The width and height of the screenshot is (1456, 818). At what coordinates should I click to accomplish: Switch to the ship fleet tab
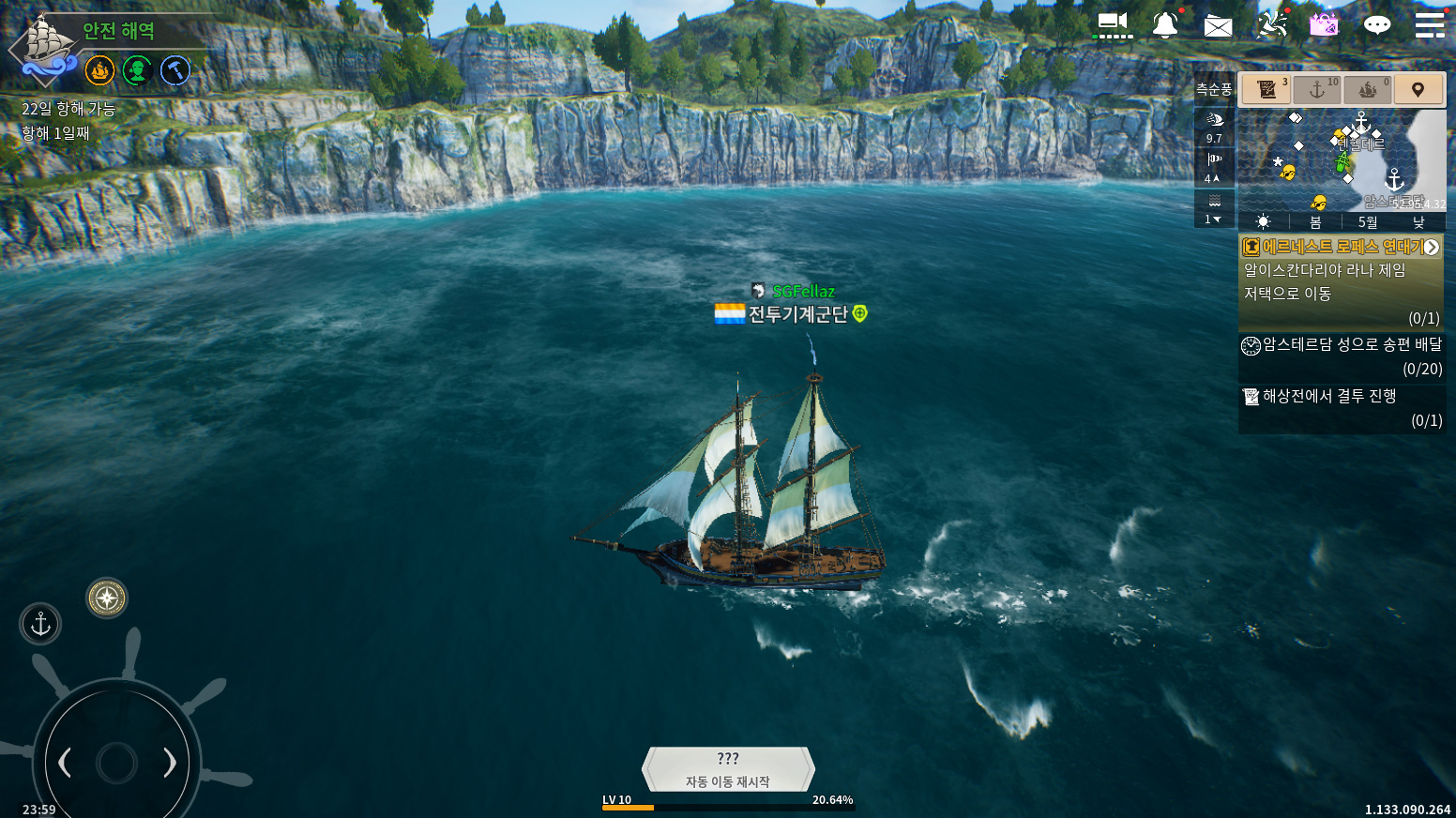coord(1368,90)
